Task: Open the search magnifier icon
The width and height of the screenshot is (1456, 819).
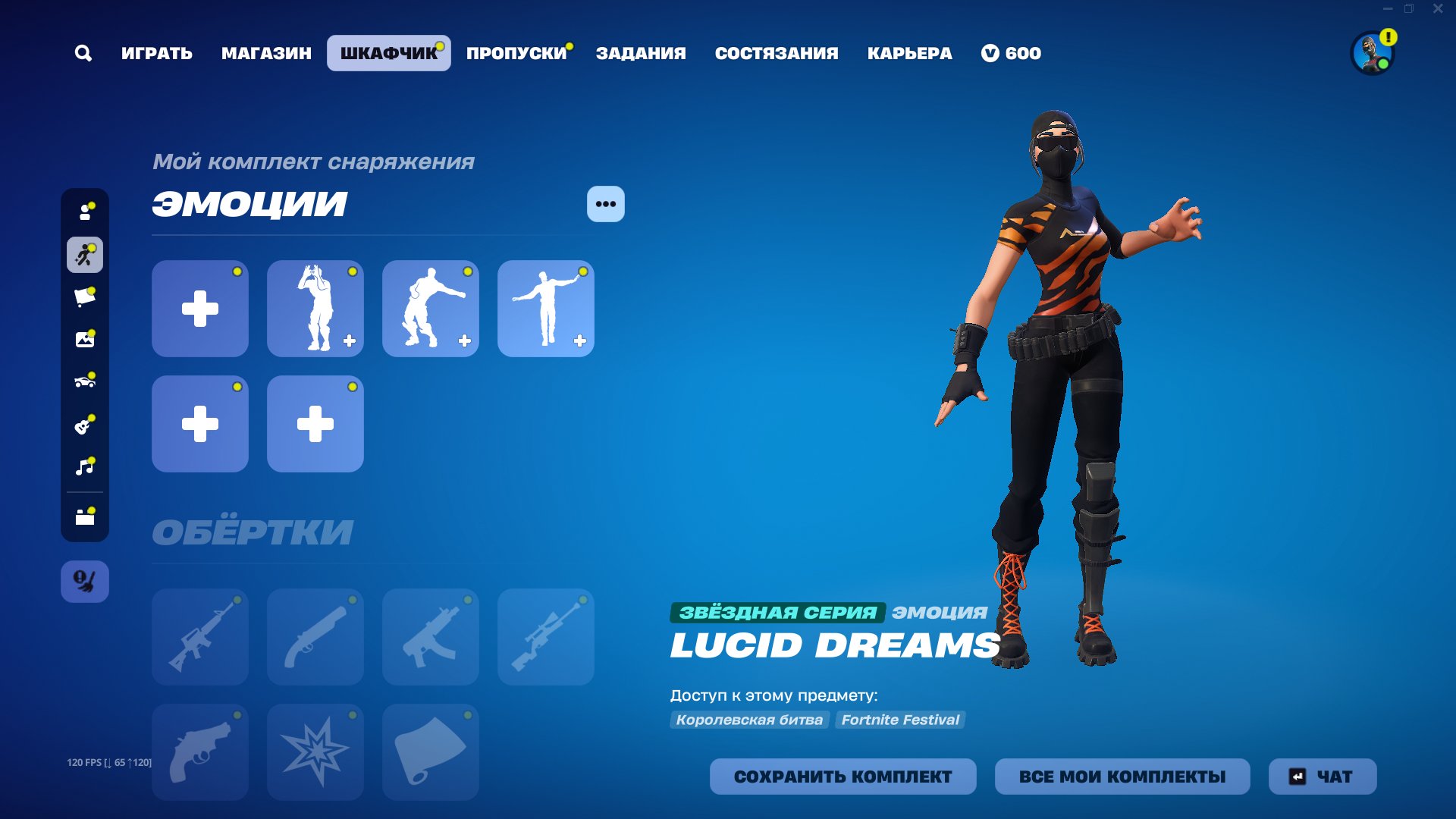Action: coord(83,53)
